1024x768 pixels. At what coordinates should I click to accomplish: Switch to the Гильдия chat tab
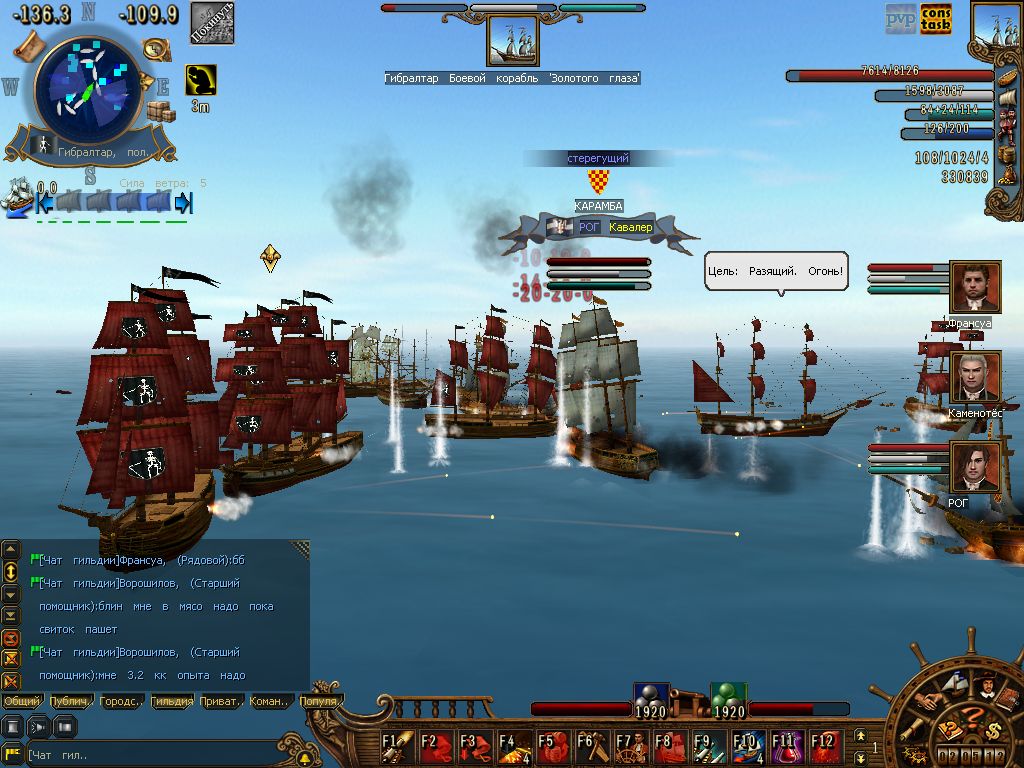(172, 702)
